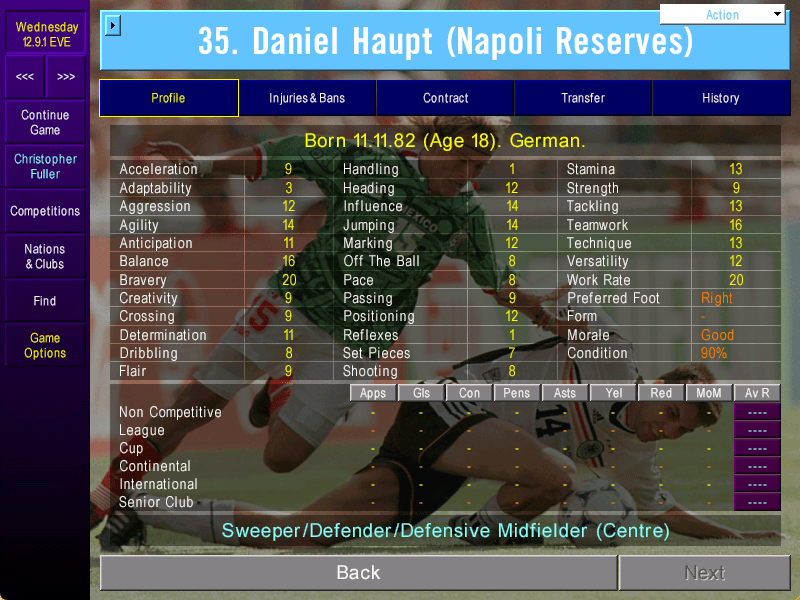Browse Nations & Clubs
Image resolution: width=800 pixels, height=600 pixels.
pyautogui.click(x=45, y=256)
